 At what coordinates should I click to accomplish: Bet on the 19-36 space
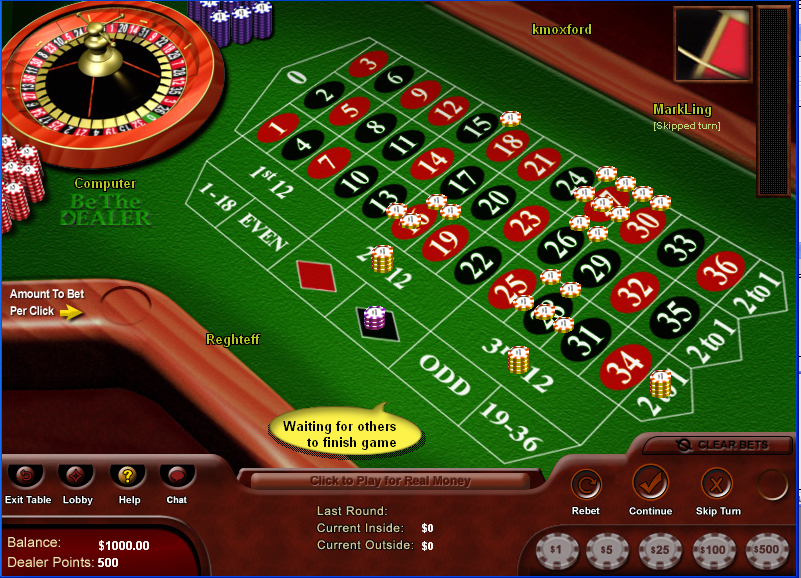tap(511, 425)
